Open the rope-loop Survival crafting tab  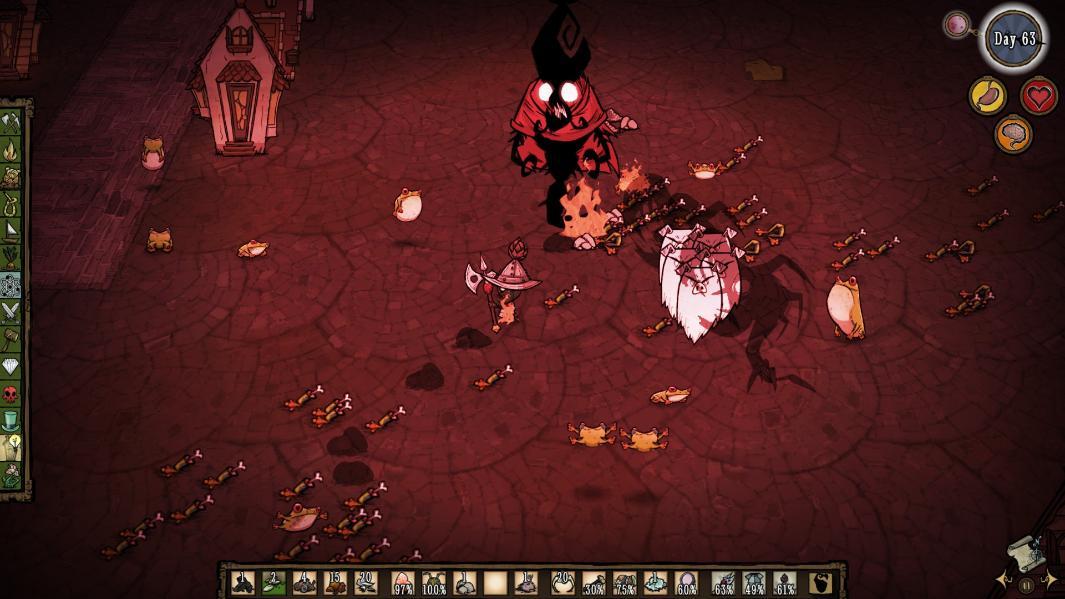click(x=11, y=205)
